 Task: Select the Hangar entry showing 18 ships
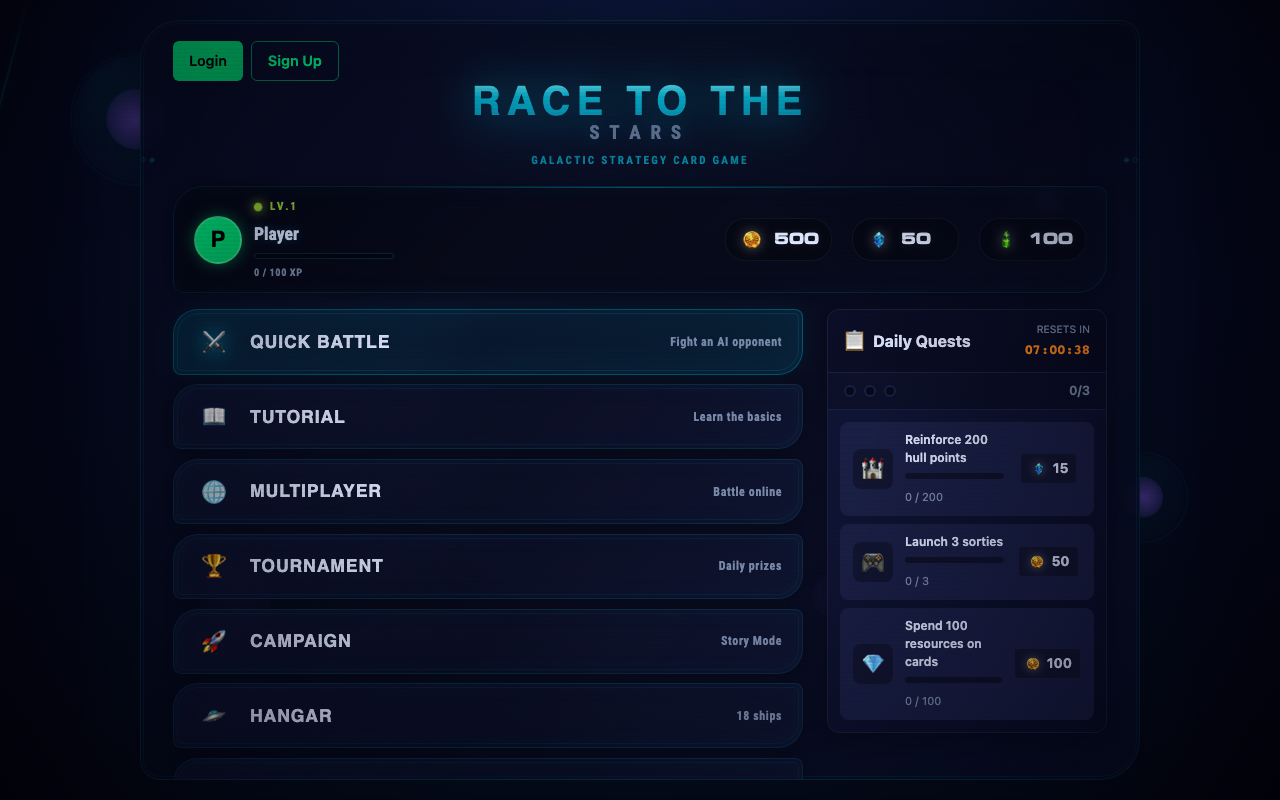coord(487,716)
